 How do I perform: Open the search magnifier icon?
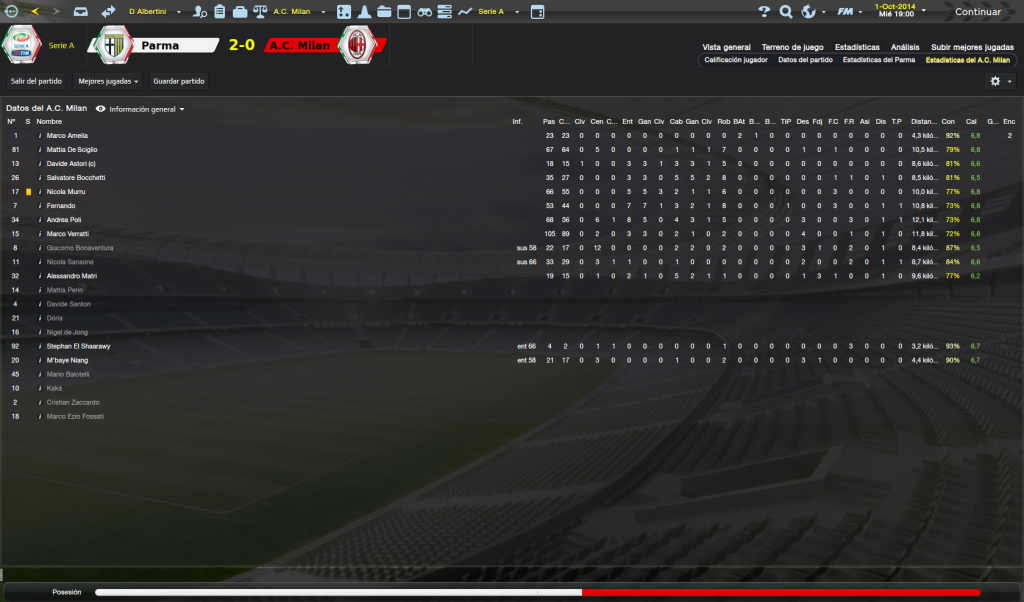click(x=785, y=12)
